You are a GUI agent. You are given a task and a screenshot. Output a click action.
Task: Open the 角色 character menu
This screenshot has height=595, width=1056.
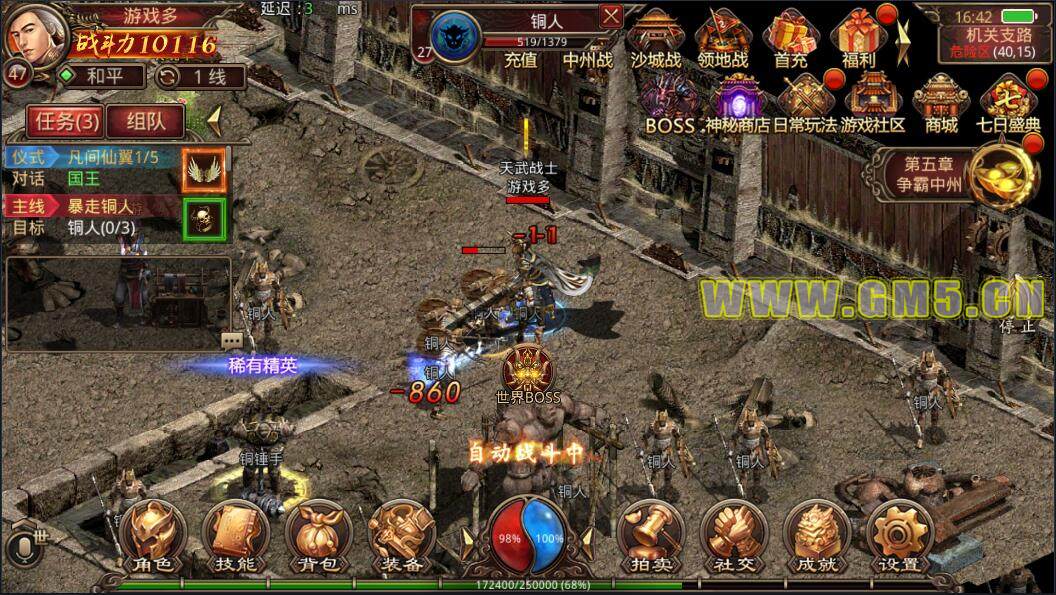click(x=155, y=536)
